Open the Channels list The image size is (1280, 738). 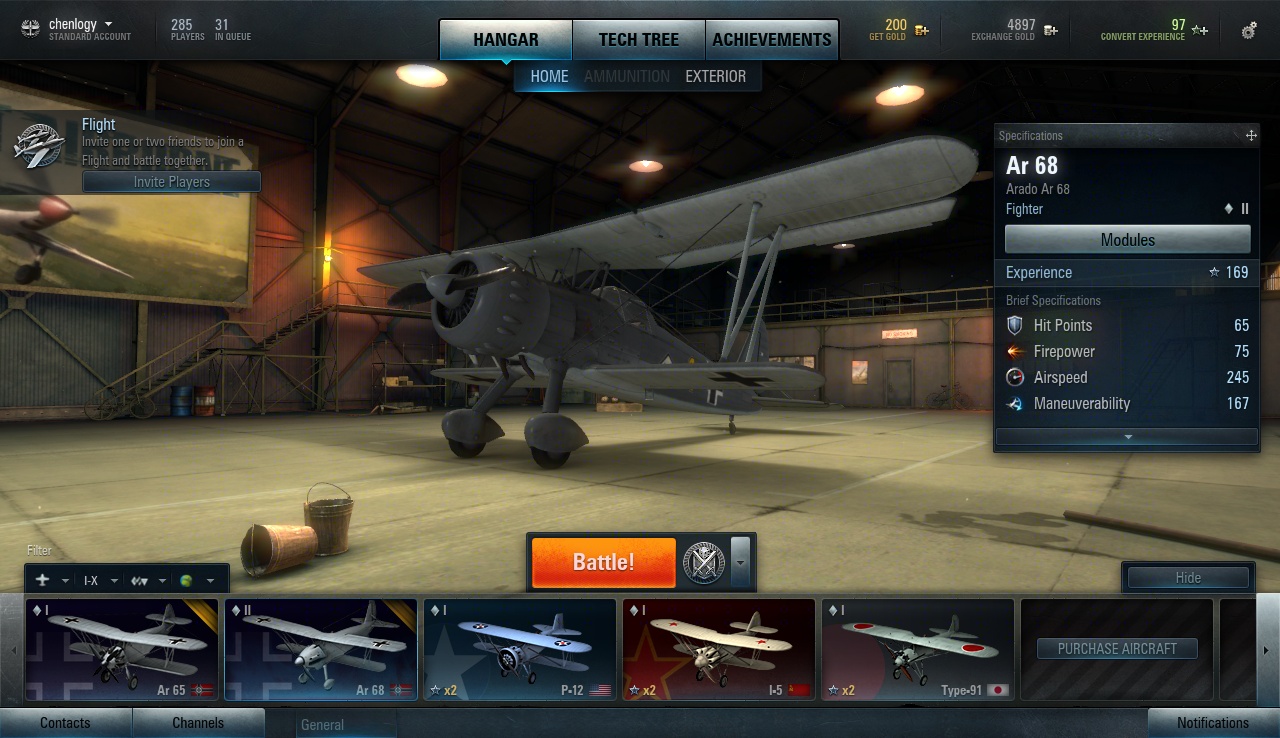point(198,723)
